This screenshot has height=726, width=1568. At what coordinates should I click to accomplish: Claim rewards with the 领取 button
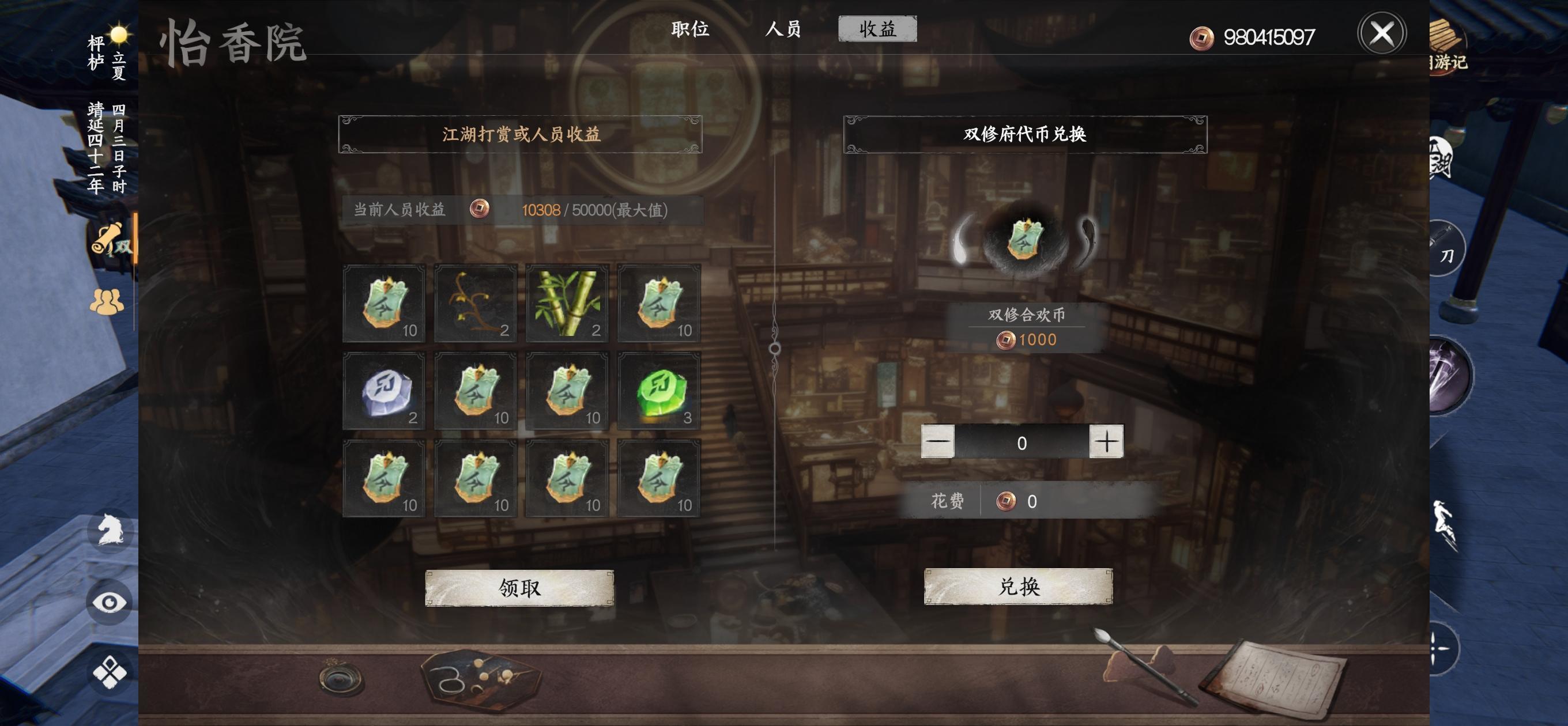(521, 589)
